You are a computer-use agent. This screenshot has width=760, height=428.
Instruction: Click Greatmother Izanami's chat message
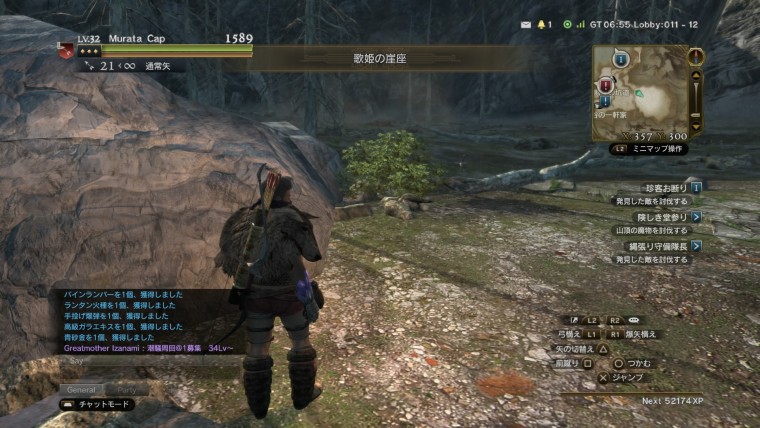click(148, 348)
